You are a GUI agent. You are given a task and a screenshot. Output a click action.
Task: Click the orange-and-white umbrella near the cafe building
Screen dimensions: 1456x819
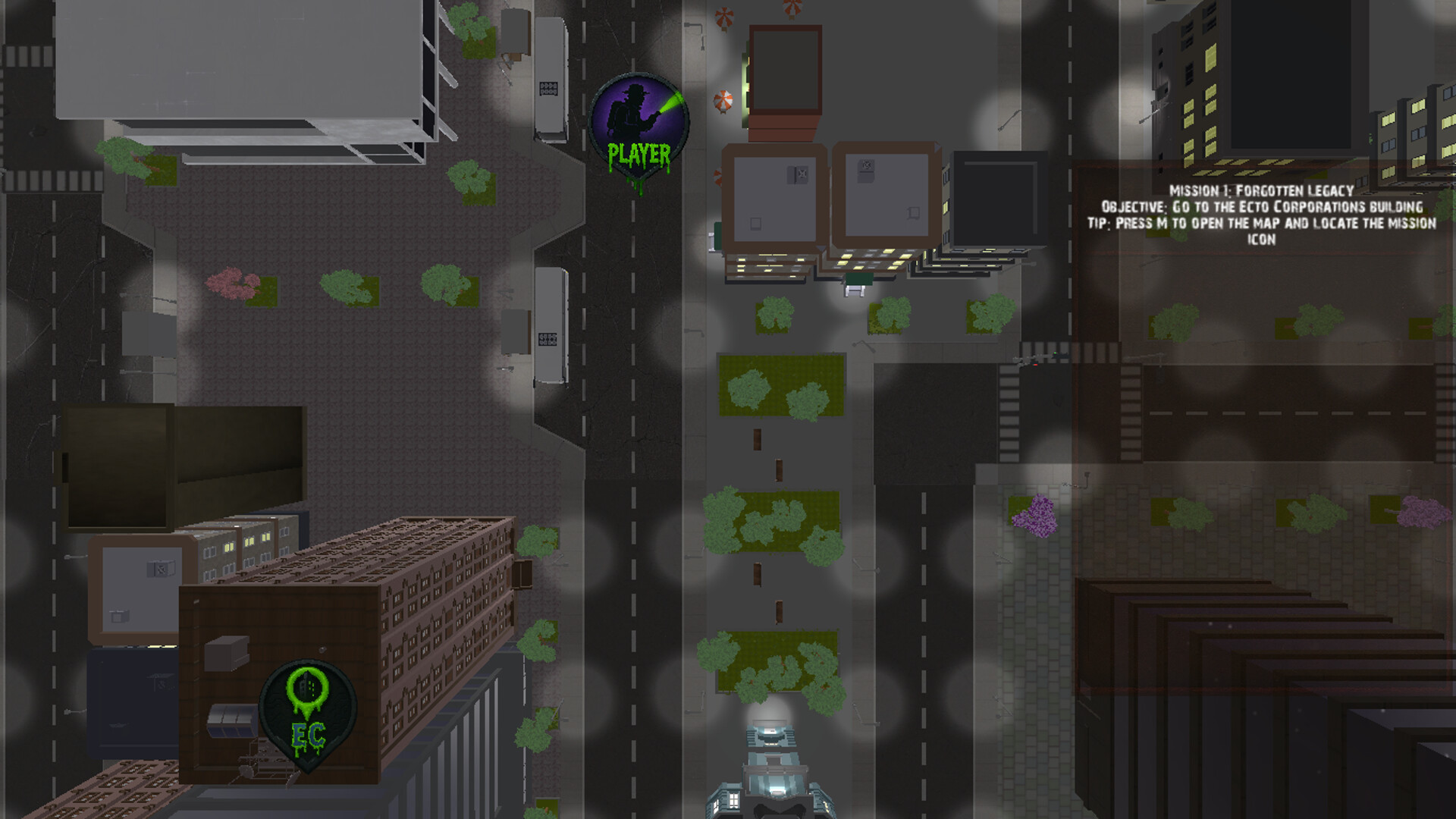coord(724,100)
